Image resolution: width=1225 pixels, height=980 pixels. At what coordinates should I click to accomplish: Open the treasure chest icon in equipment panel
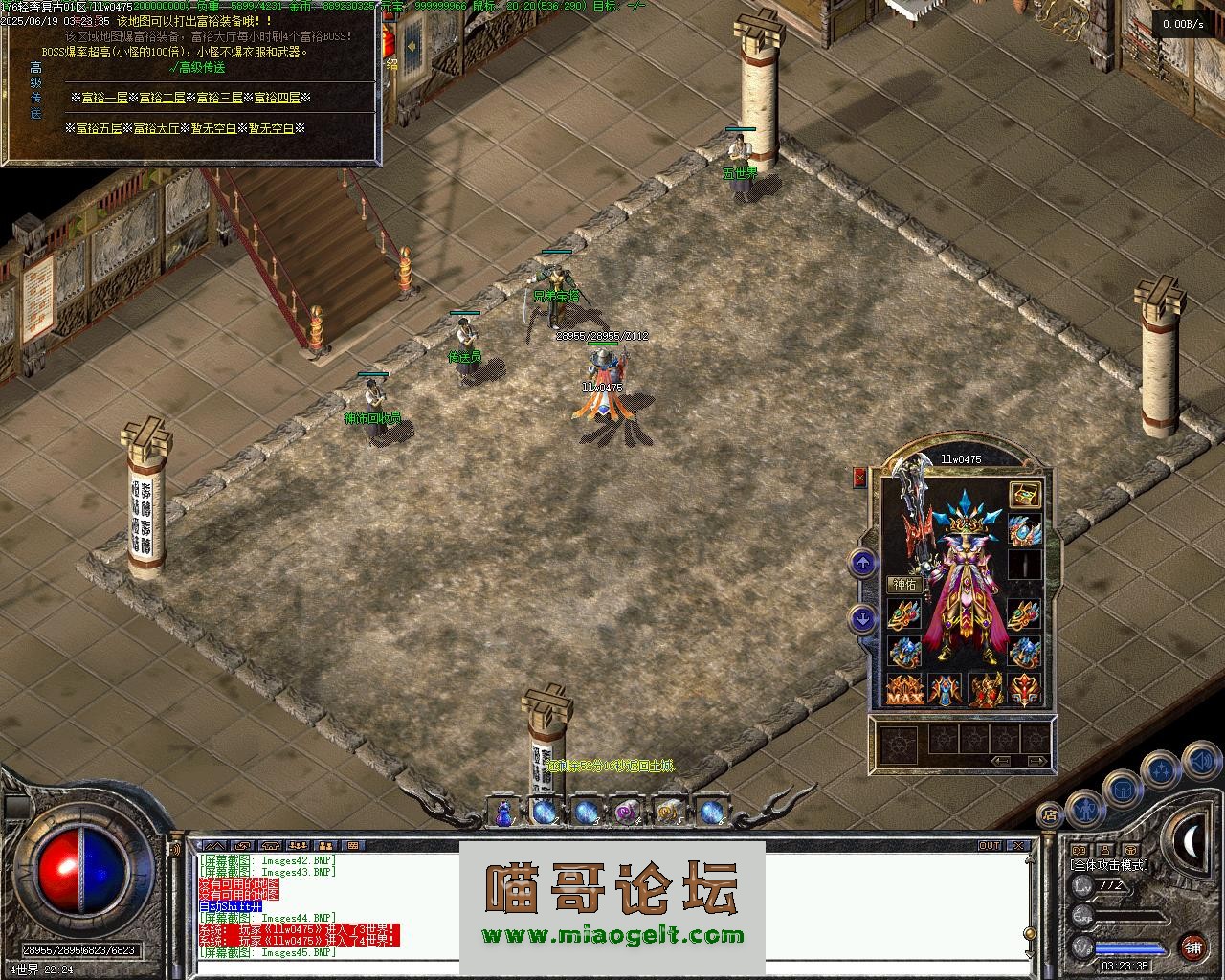1025,495
